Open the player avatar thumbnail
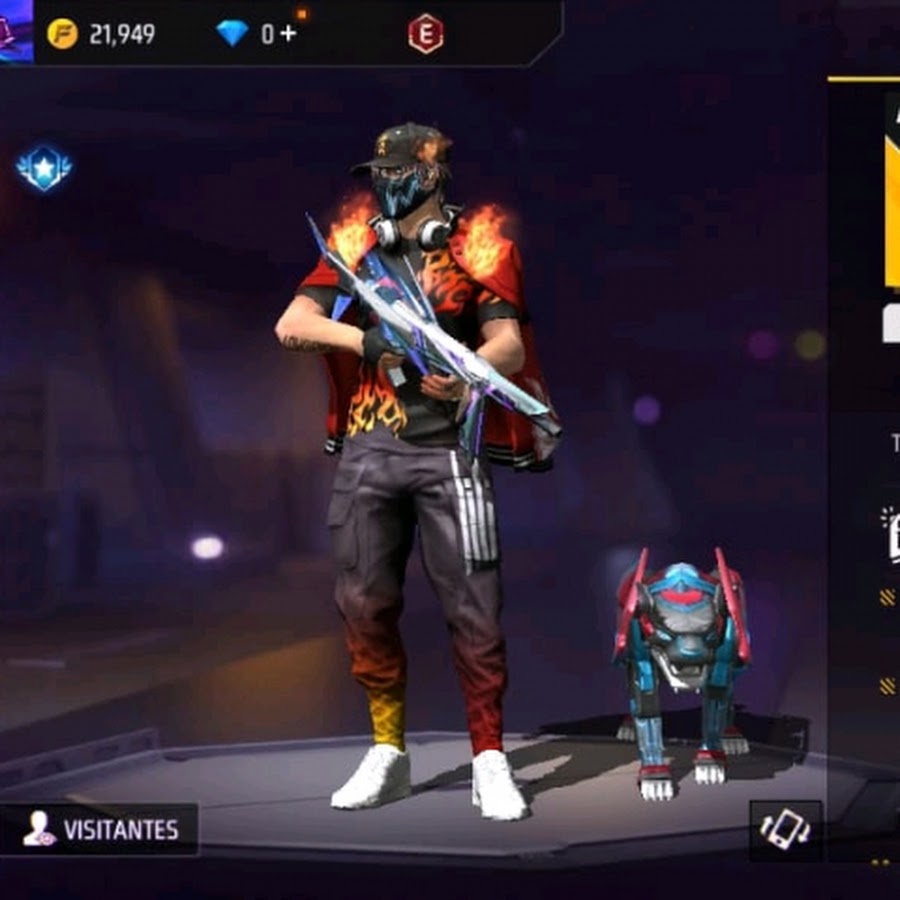This screenshot has height=900, width=900. 15,30
